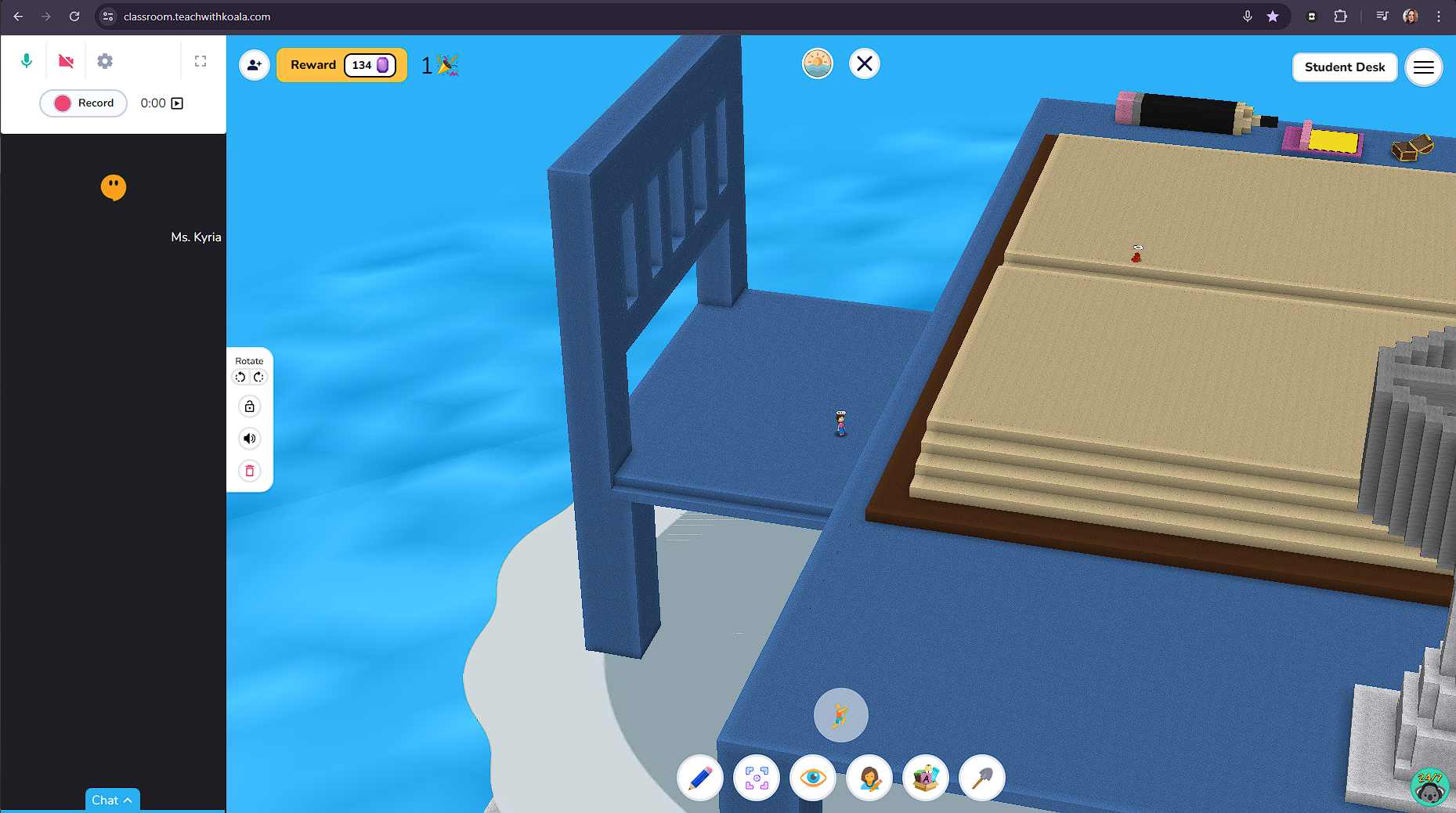
Task: Open browser profile options via three-dot menu
Action: point(1439,16)
